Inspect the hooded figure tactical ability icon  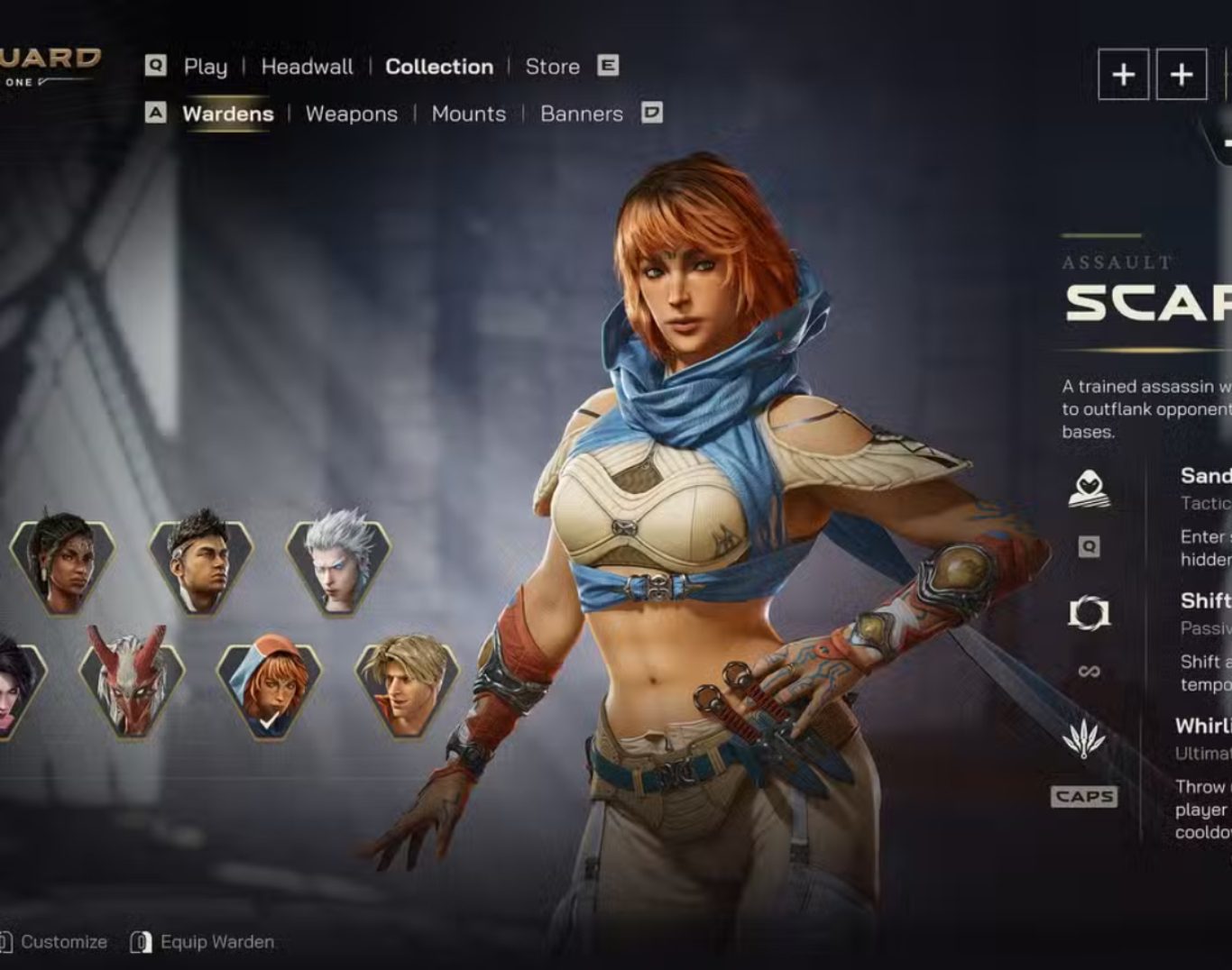pyautogui.click(x=1089, y=489)
